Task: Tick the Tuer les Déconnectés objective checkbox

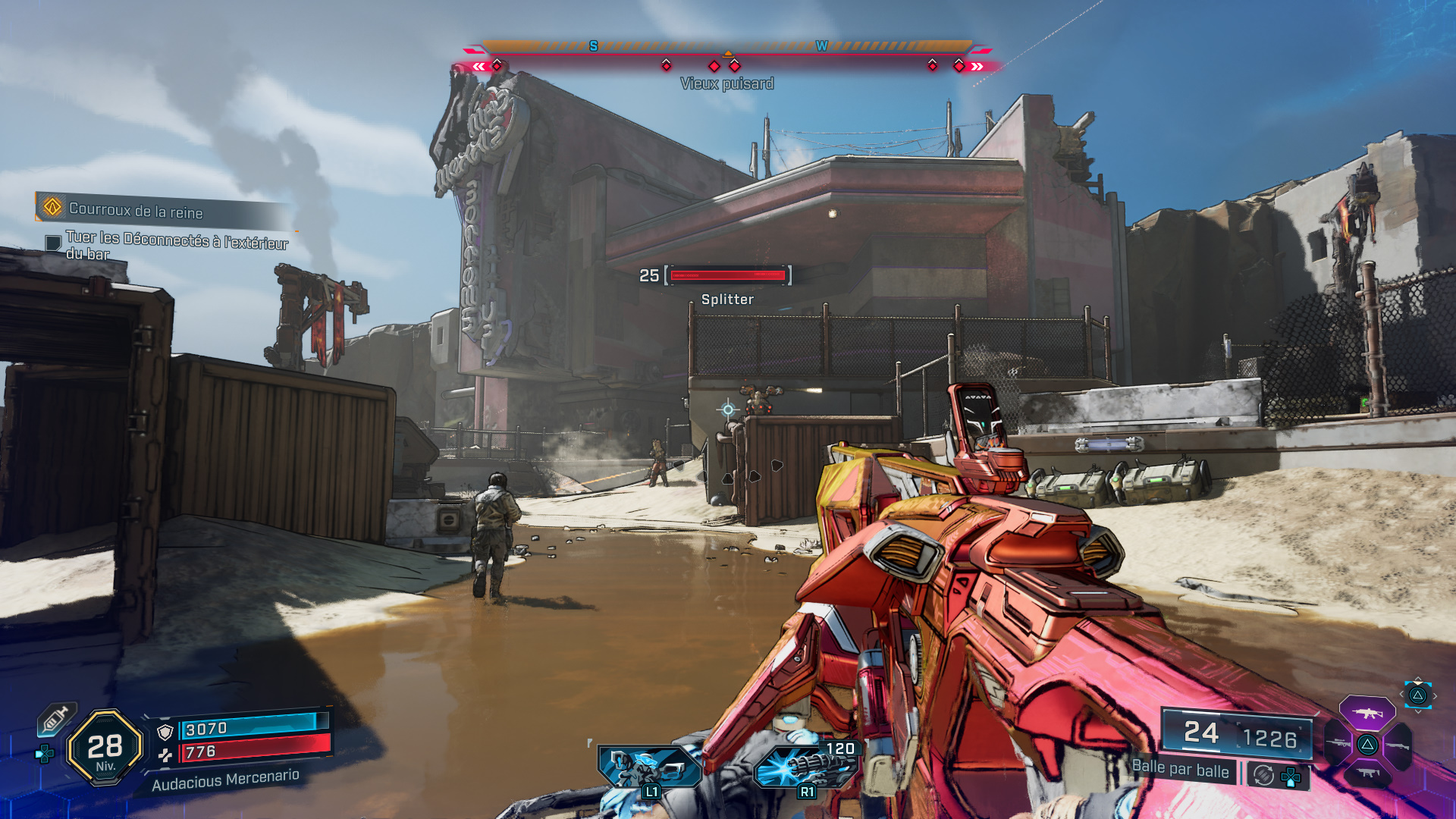Action: (53, 243)
